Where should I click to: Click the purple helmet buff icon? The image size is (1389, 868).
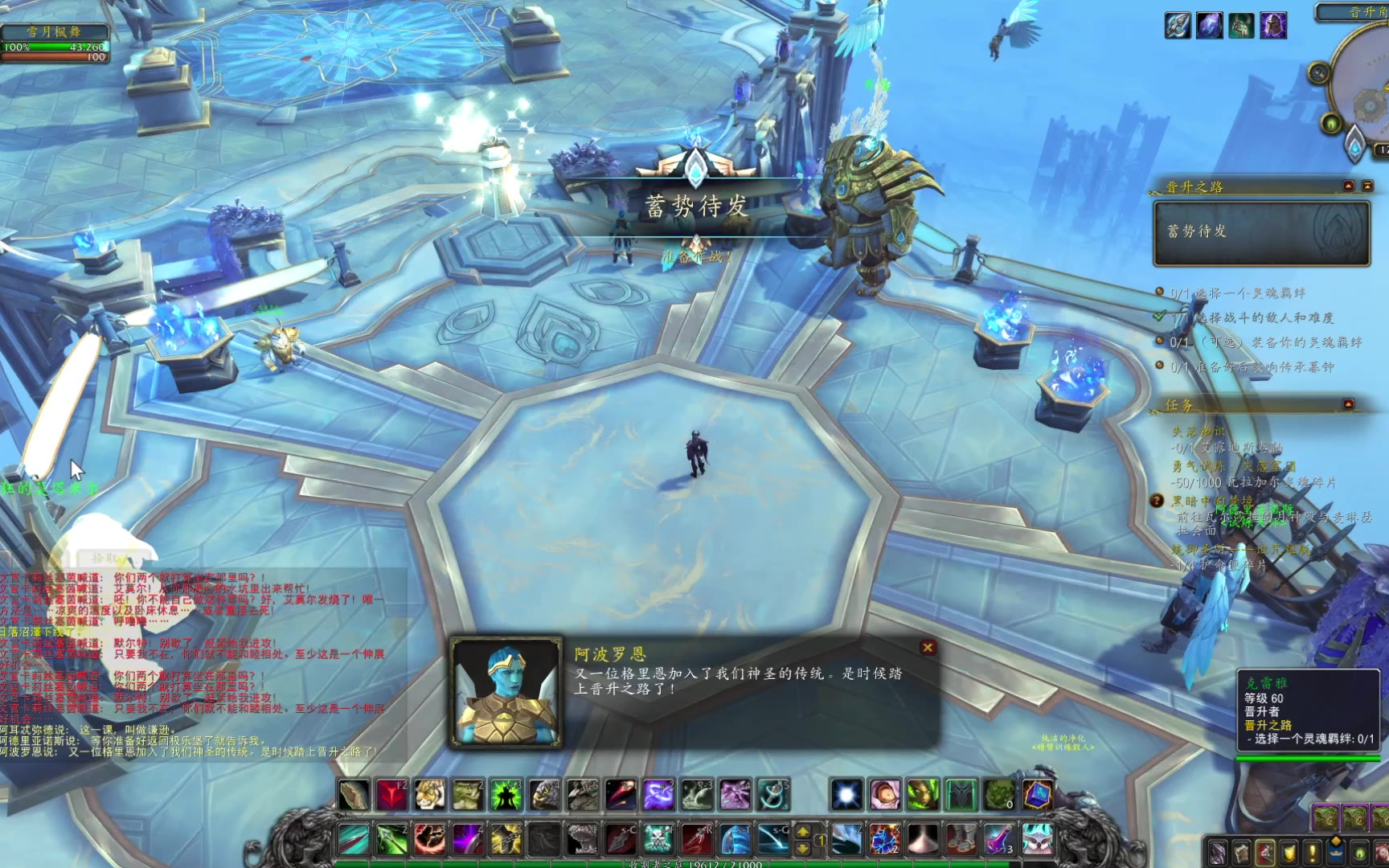1272,26
